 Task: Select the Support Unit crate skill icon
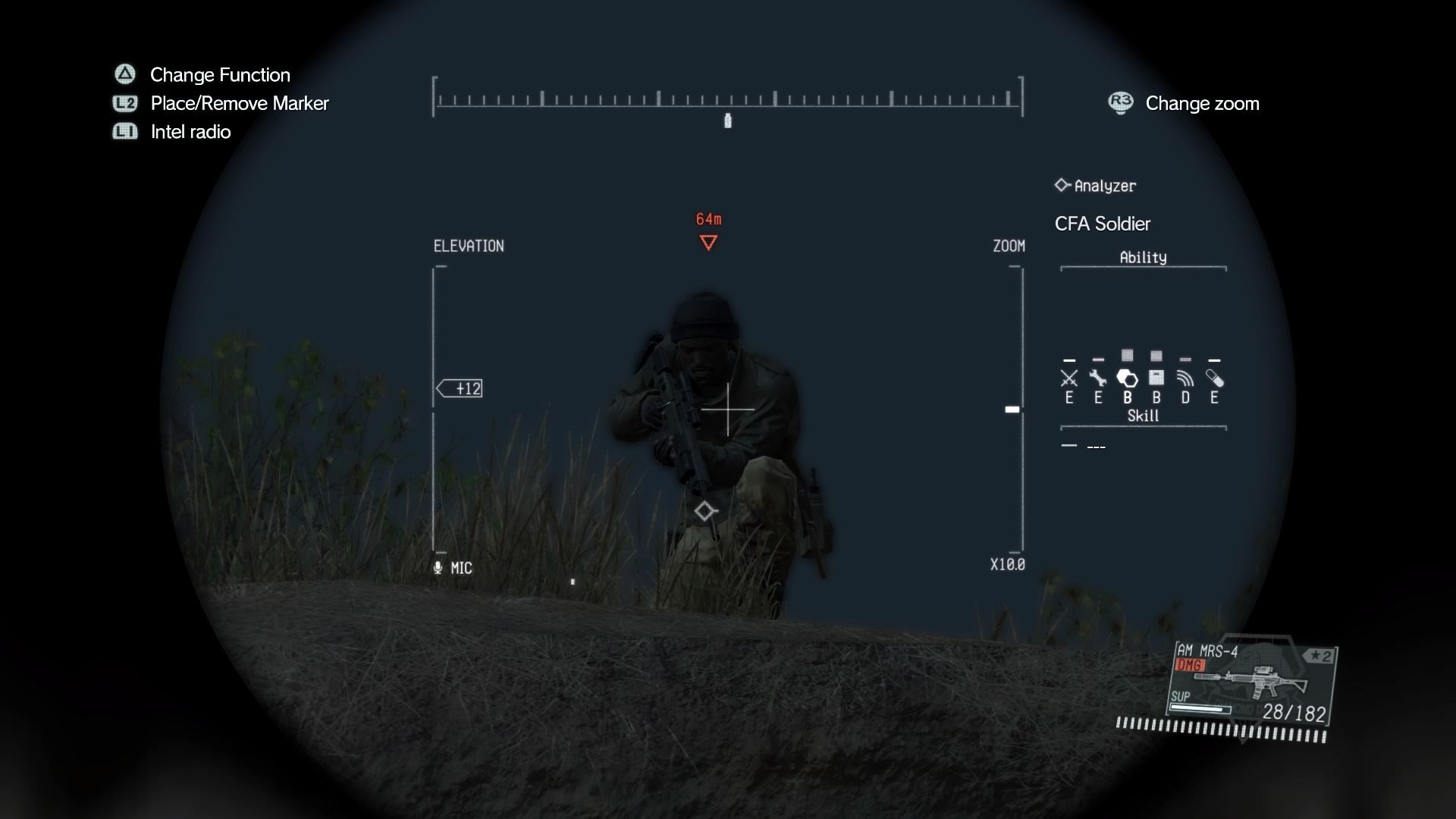tap(1156, 378)
